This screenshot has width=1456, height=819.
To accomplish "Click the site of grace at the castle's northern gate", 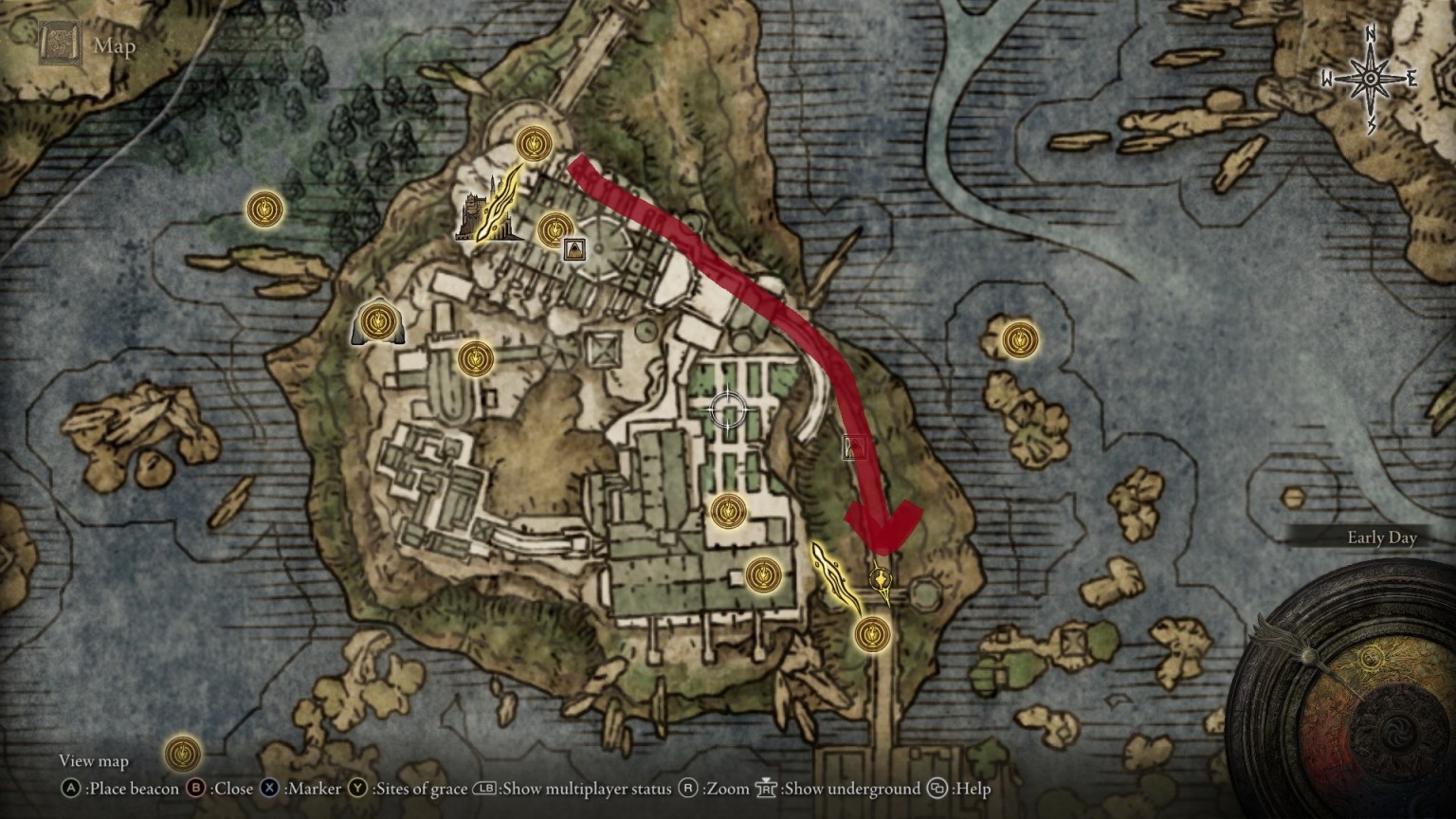I will point(533,142).
